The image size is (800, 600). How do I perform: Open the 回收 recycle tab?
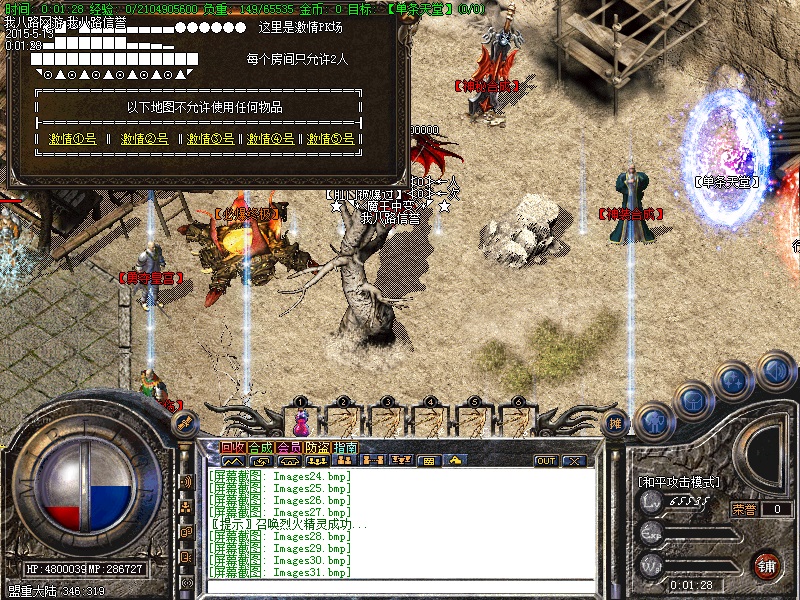coord(233,447)
